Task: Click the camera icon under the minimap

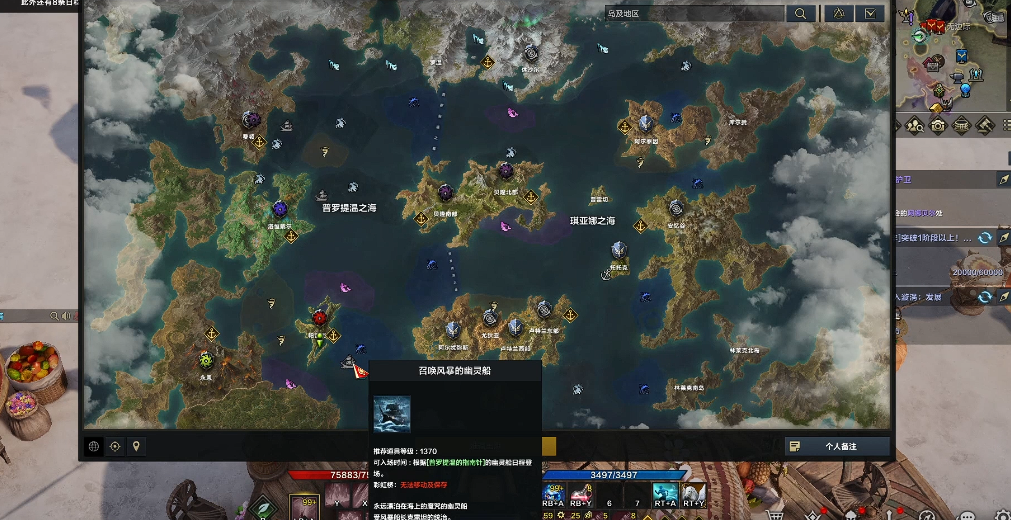Action: 939,126
